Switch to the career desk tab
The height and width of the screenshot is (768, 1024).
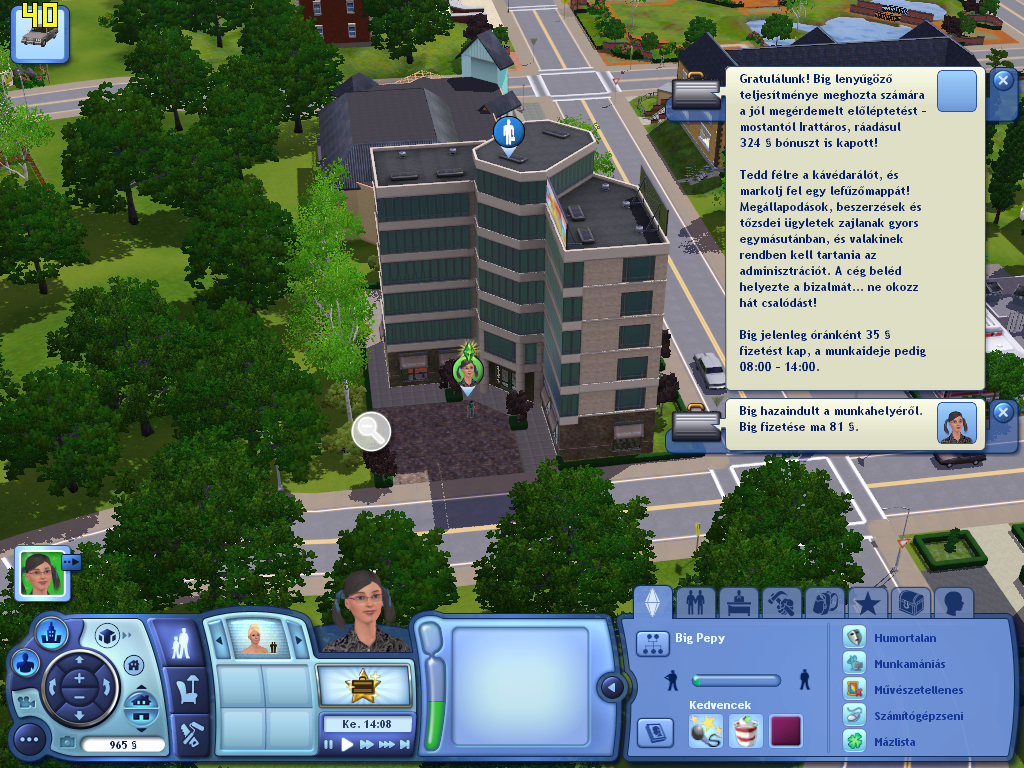click(x=738, y=602)
